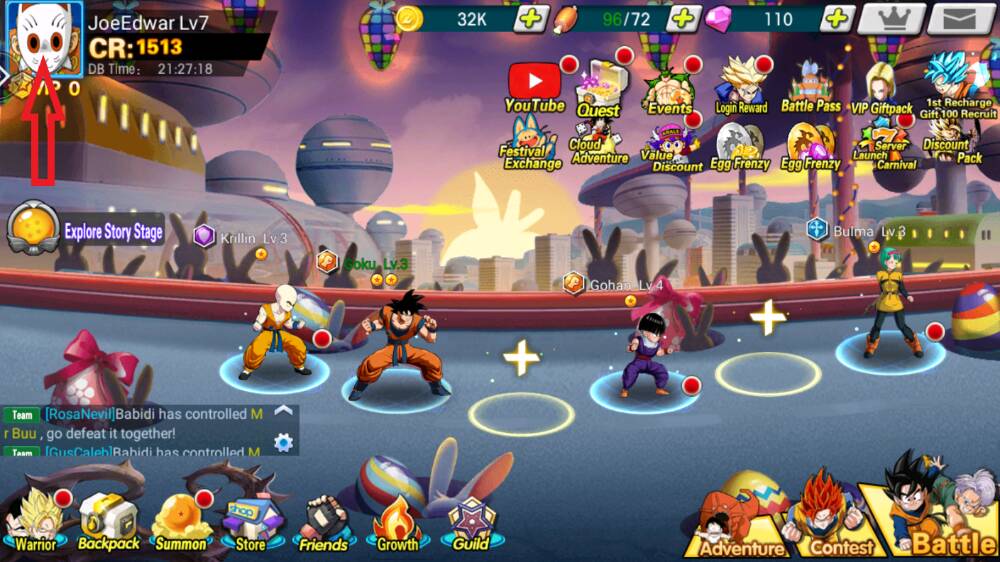
Task: Open the Warrior menu
Action: 35,520
